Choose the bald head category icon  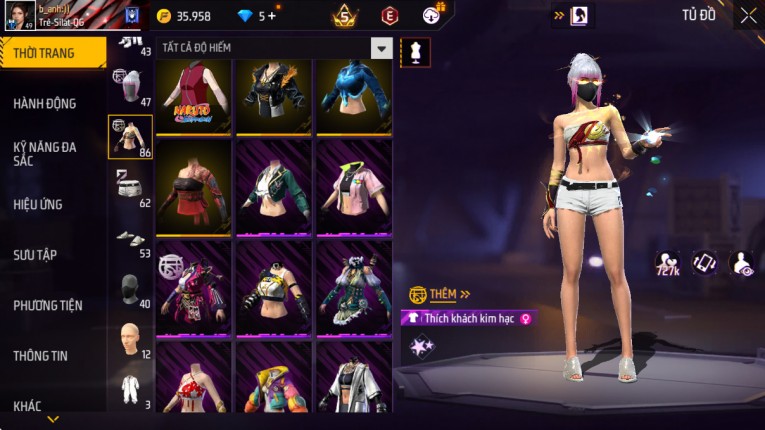point(129,340)
